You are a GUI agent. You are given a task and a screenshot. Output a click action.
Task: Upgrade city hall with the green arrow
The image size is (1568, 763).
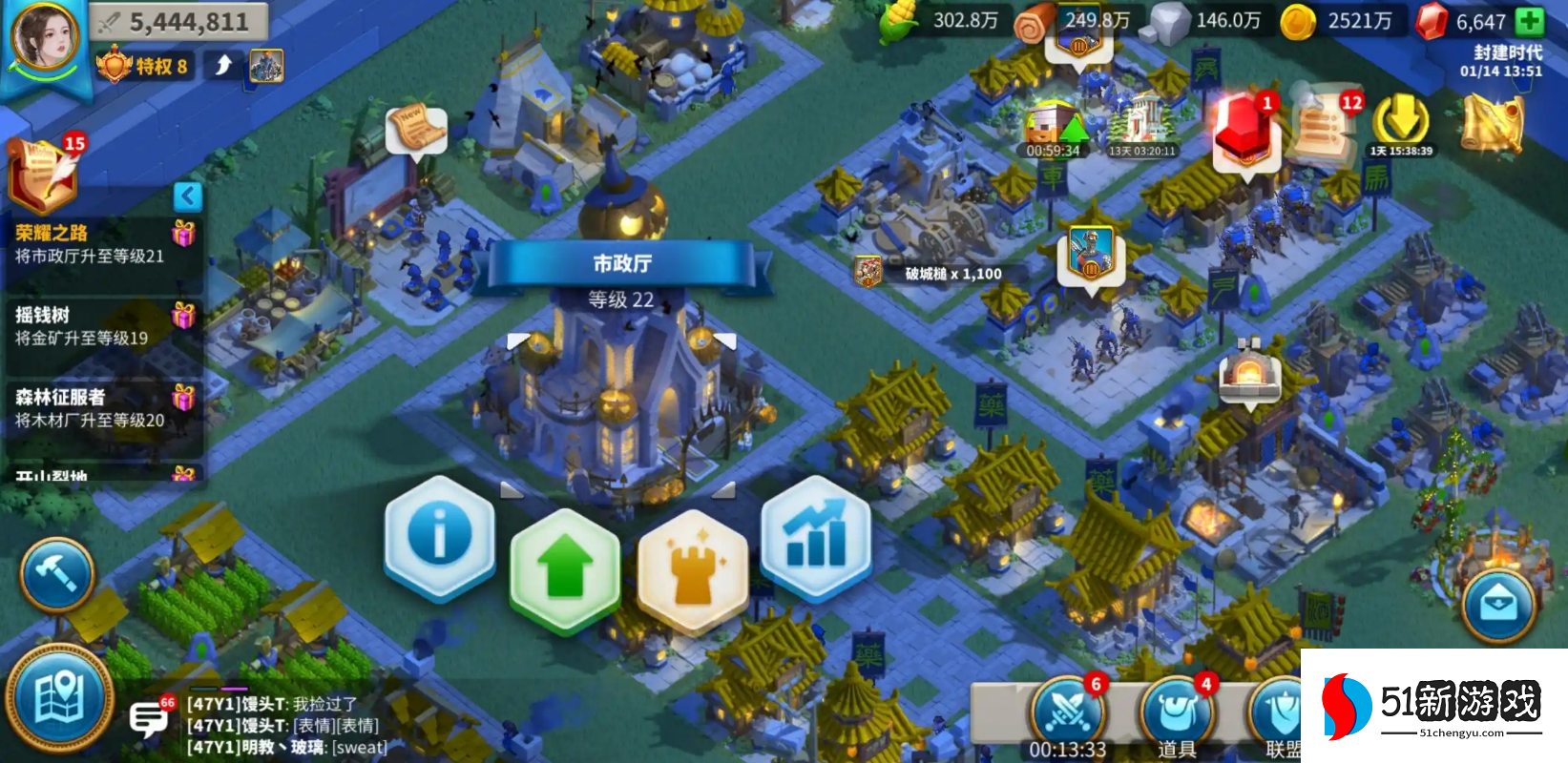click(565, 567)
